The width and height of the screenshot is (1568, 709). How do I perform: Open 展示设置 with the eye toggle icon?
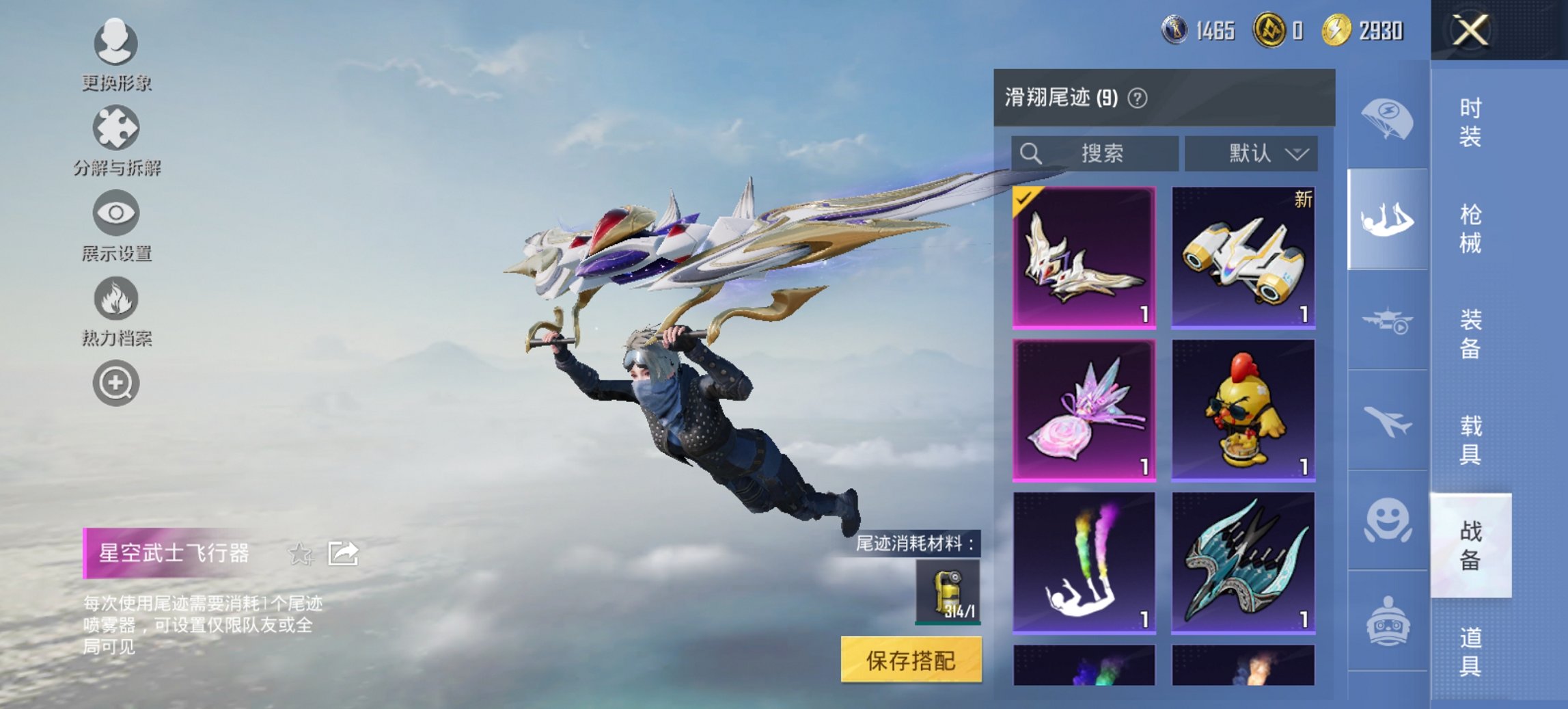pos(116,213)
